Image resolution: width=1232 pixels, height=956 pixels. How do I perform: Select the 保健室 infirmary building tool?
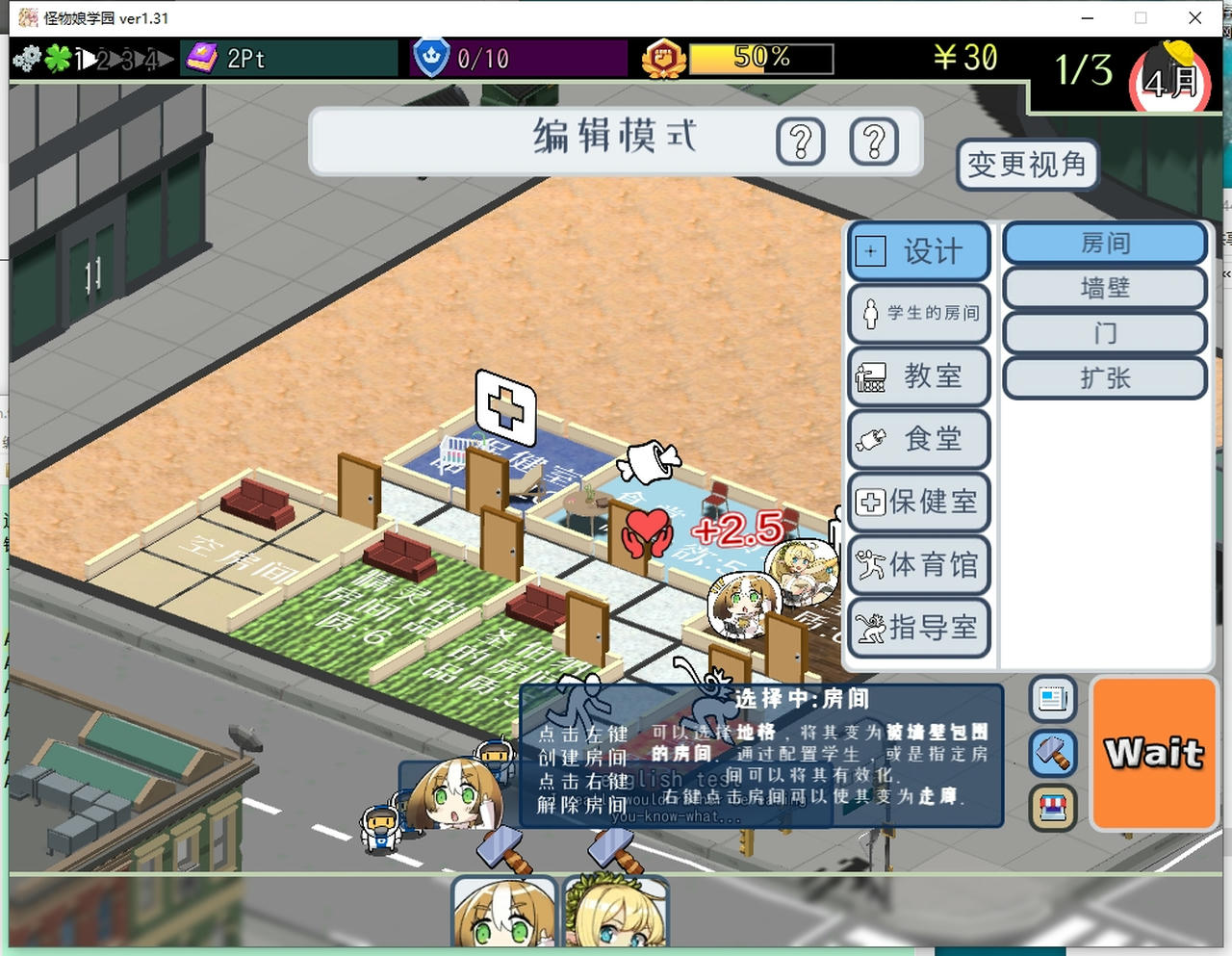coord(917,503)
